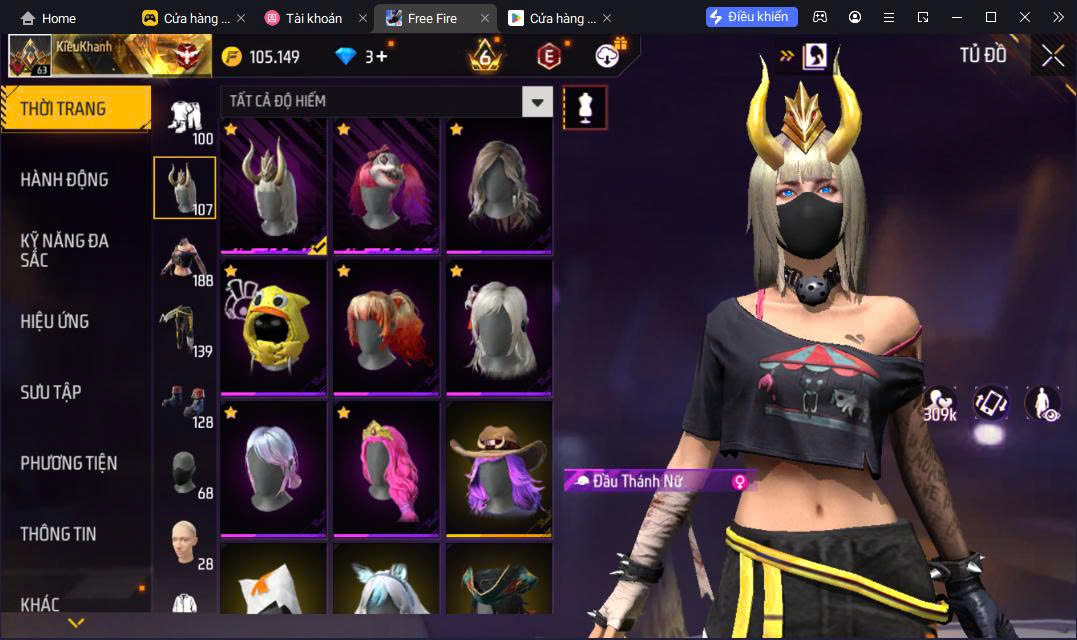Open the Thông Tin section

(x=59, y=534)
